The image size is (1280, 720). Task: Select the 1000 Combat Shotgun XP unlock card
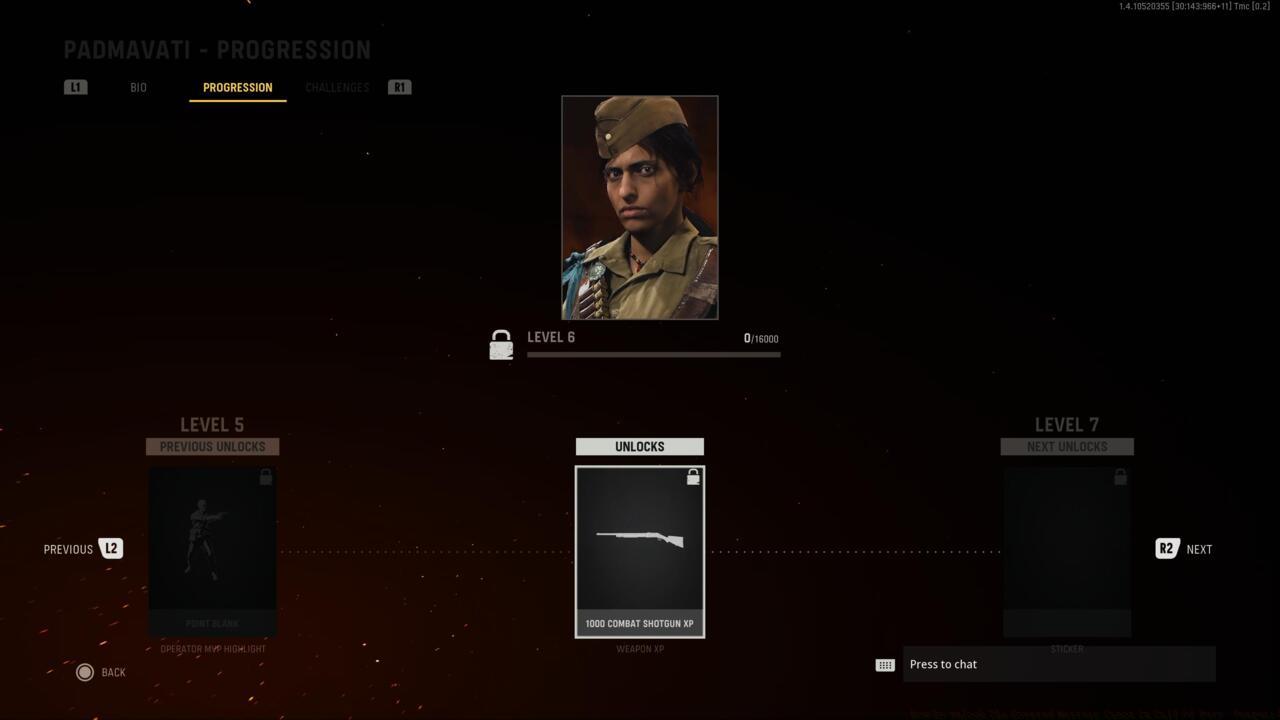pyautogui.click(x=640, y=551)
